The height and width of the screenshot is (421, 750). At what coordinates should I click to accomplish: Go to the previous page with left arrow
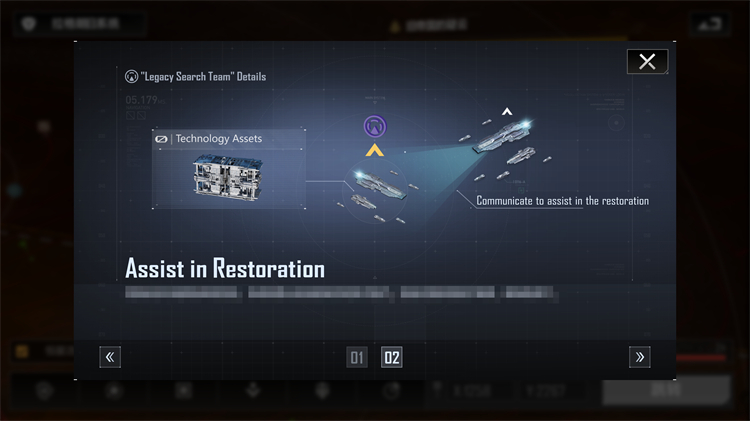110,357
